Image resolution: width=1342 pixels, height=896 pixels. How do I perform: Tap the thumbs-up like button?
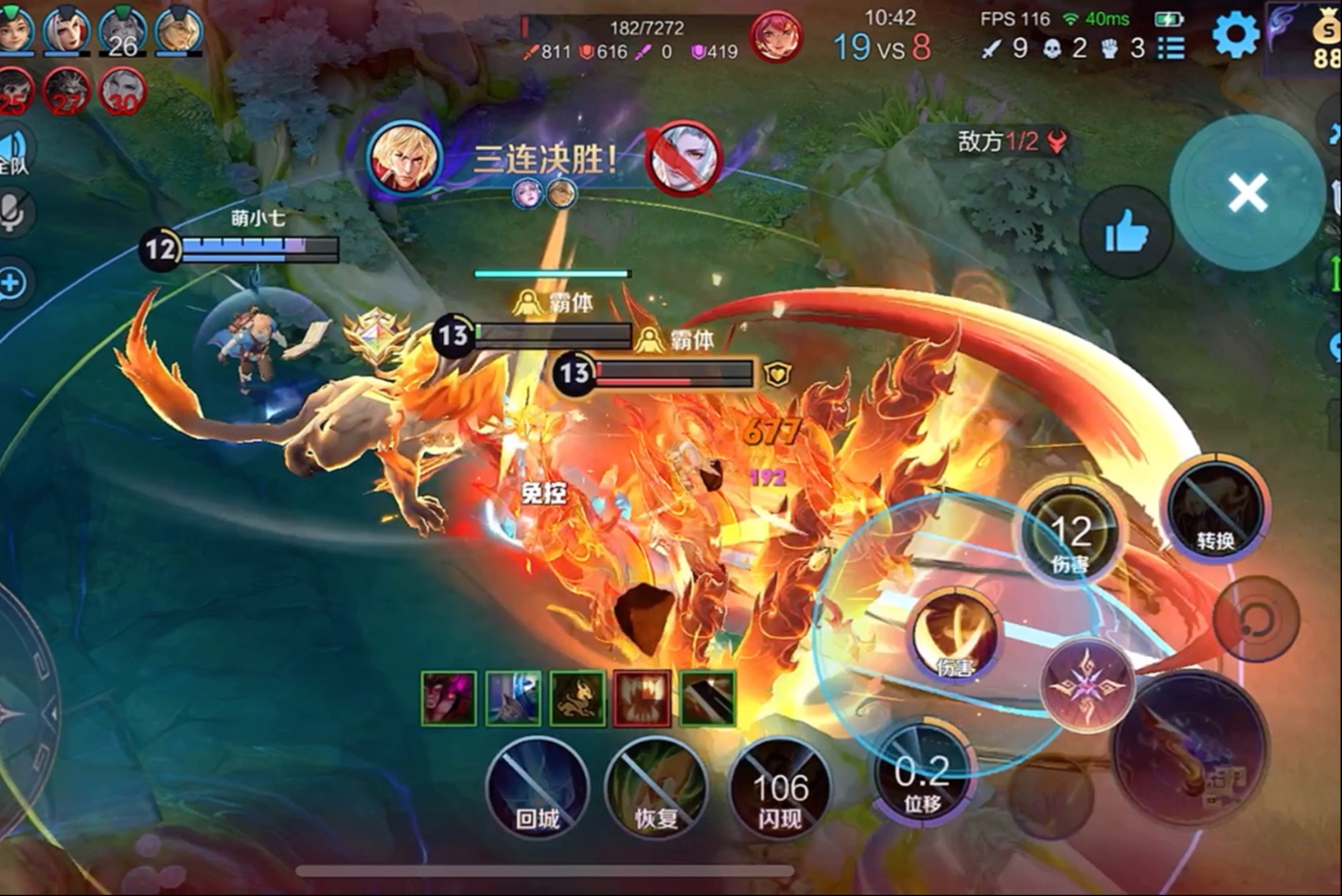point(1125,233)
